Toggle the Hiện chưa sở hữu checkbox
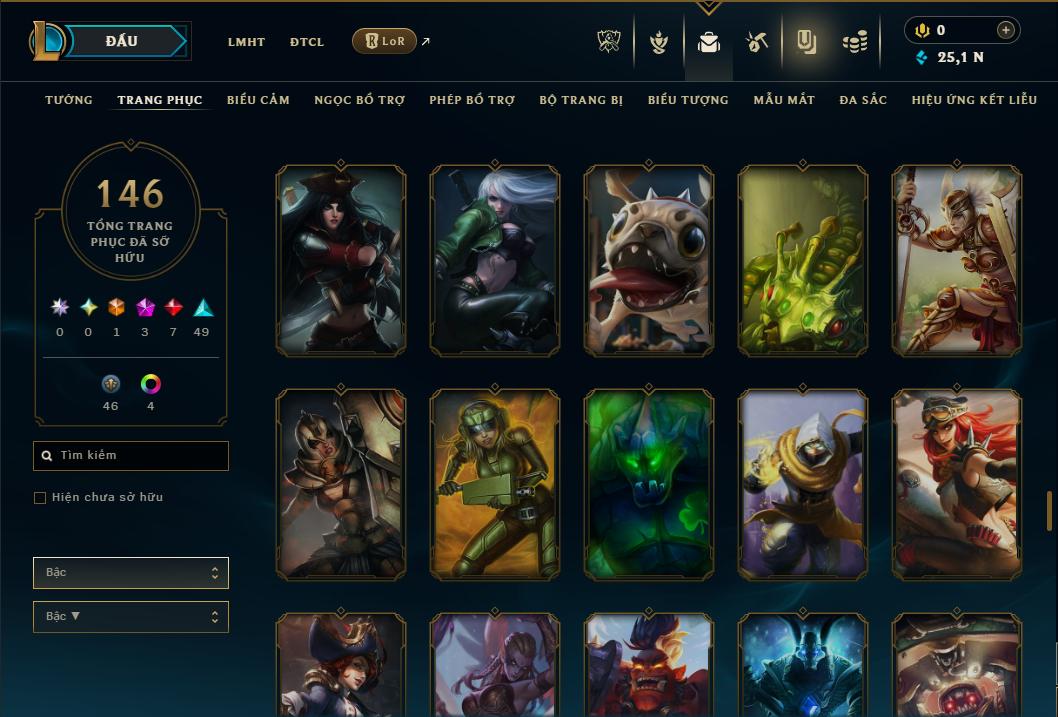The height and width of the screenshot is (717, 1058). 40,498
